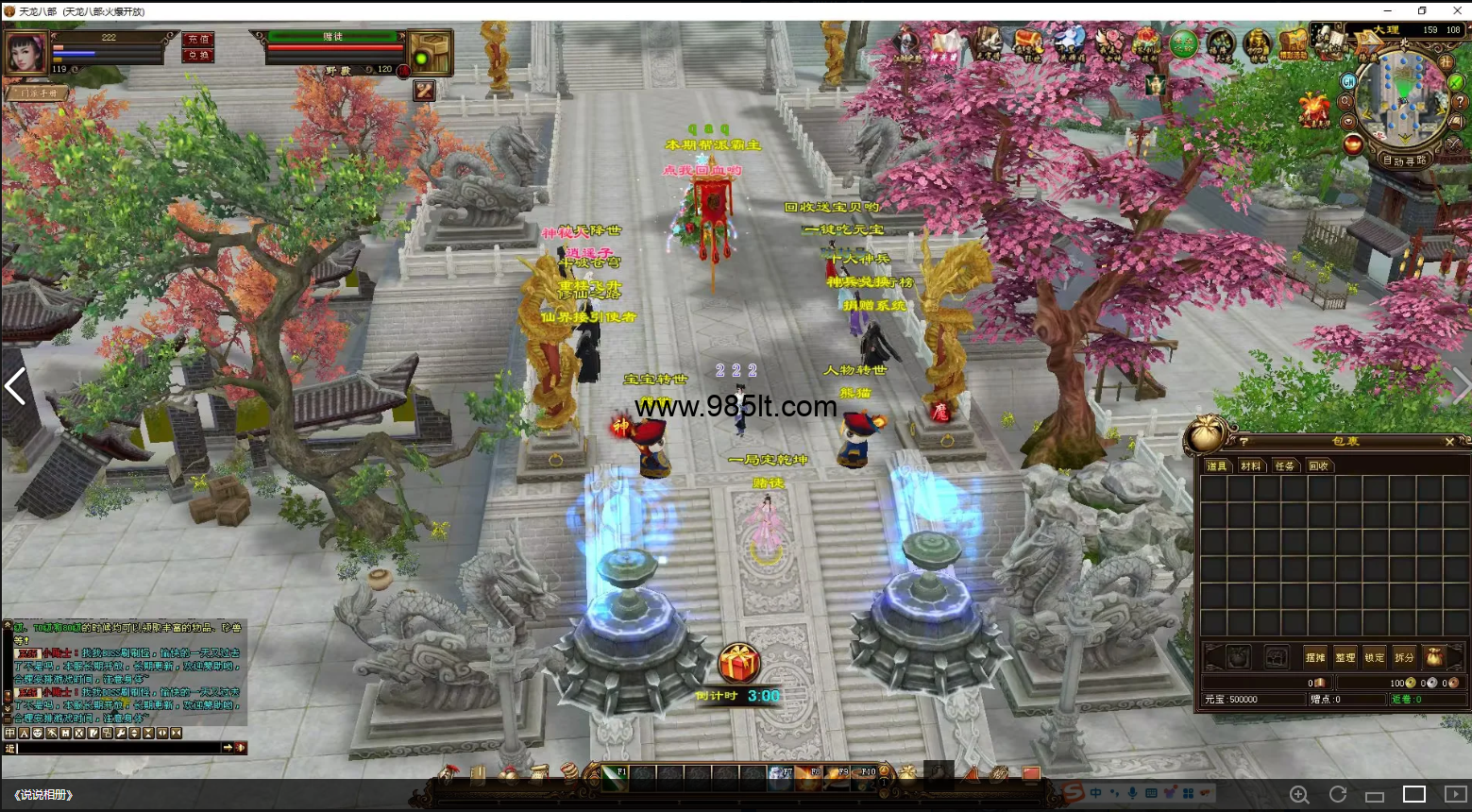This screenshot has height=812, width=1472.
Task: Open the 充值 recharge button
Action: click(198, 40)
